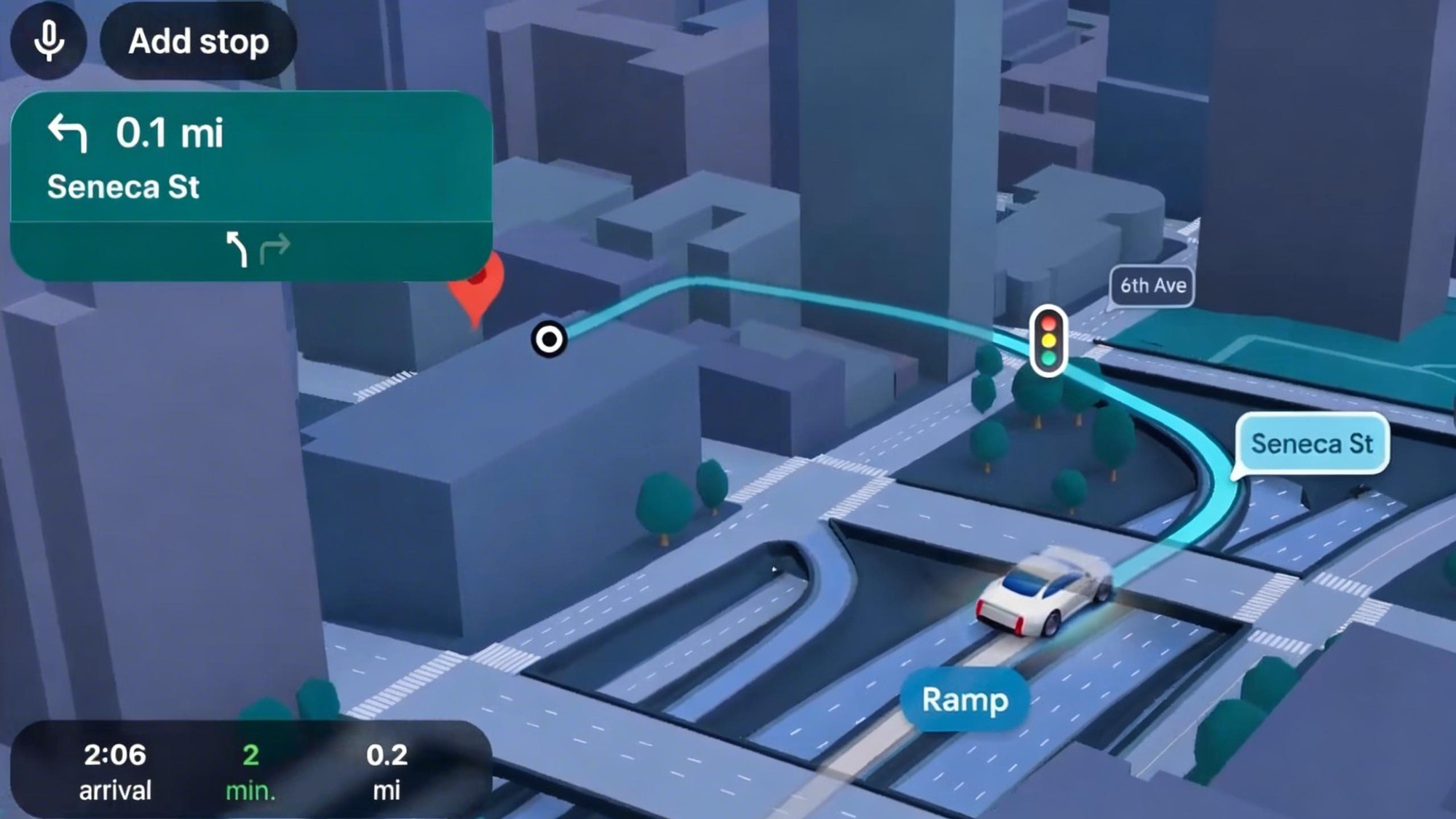Select the left lane guidance arrow
Image resolution: width=1456 pixels, height=819 pixels.
point(237,249)
